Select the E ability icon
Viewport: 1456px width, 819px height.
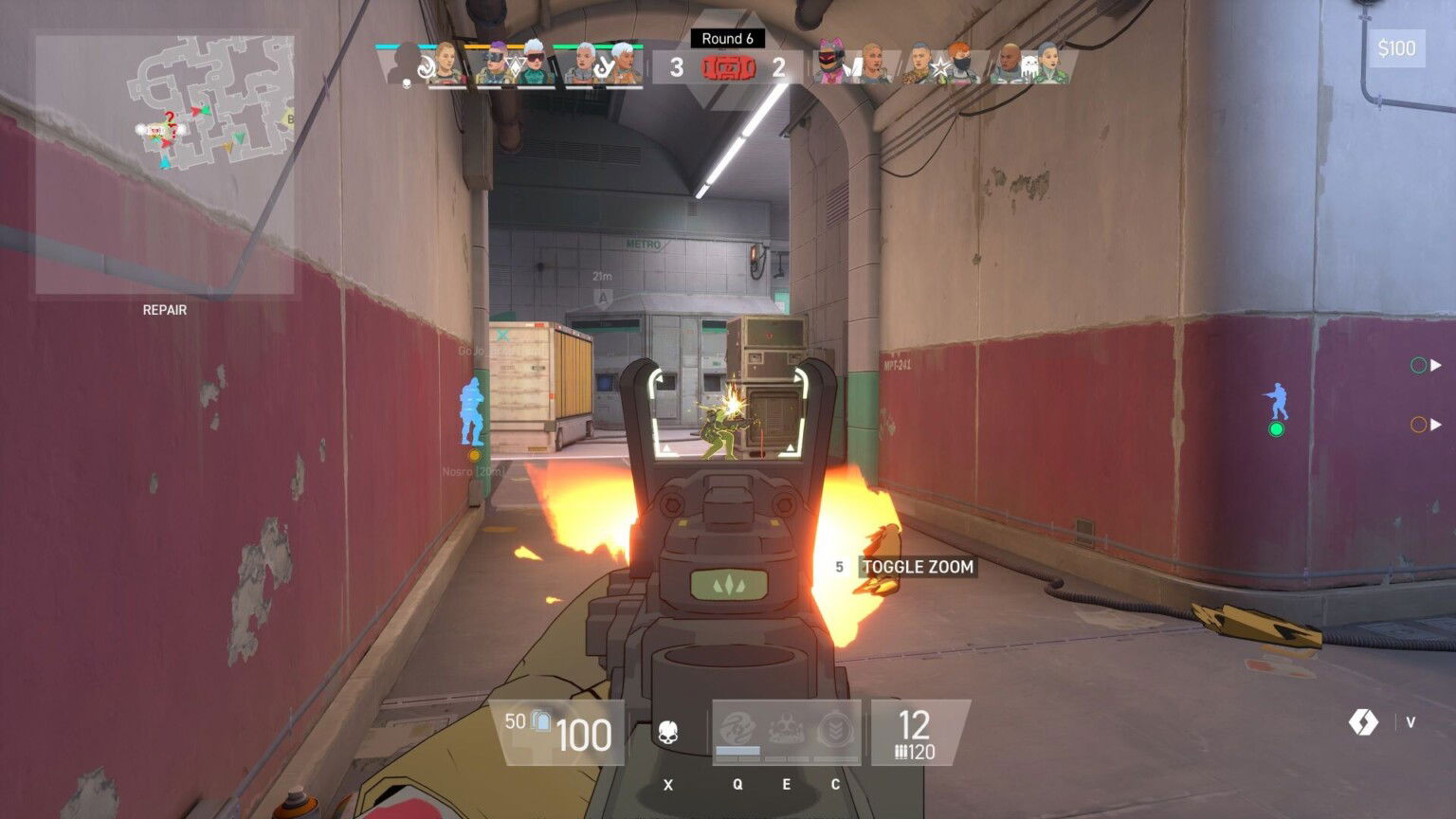point(785,728)
